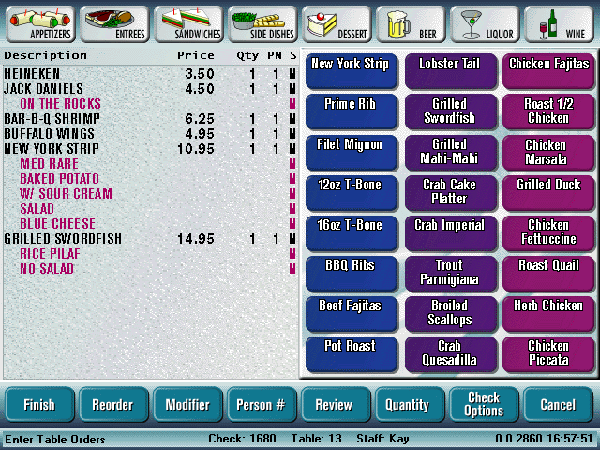Review the current order
This screenshot has width=600, height=450.
[x=334, y=405]
